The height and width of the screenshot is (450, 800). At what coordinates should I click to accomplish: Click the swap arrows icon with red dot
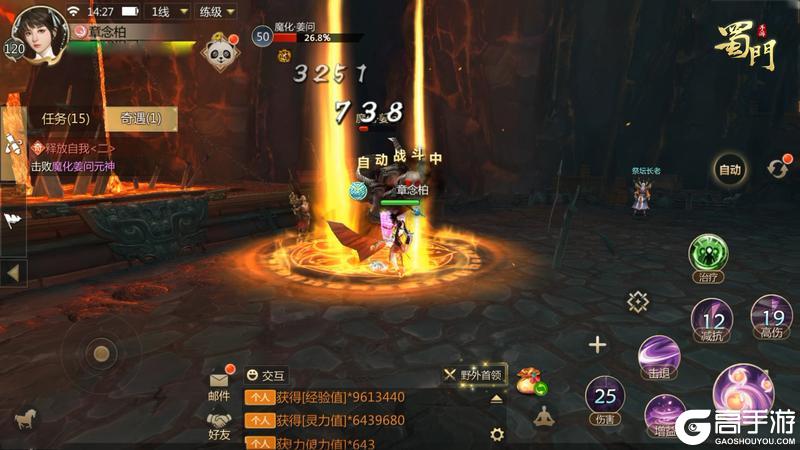tap(777, 168)
